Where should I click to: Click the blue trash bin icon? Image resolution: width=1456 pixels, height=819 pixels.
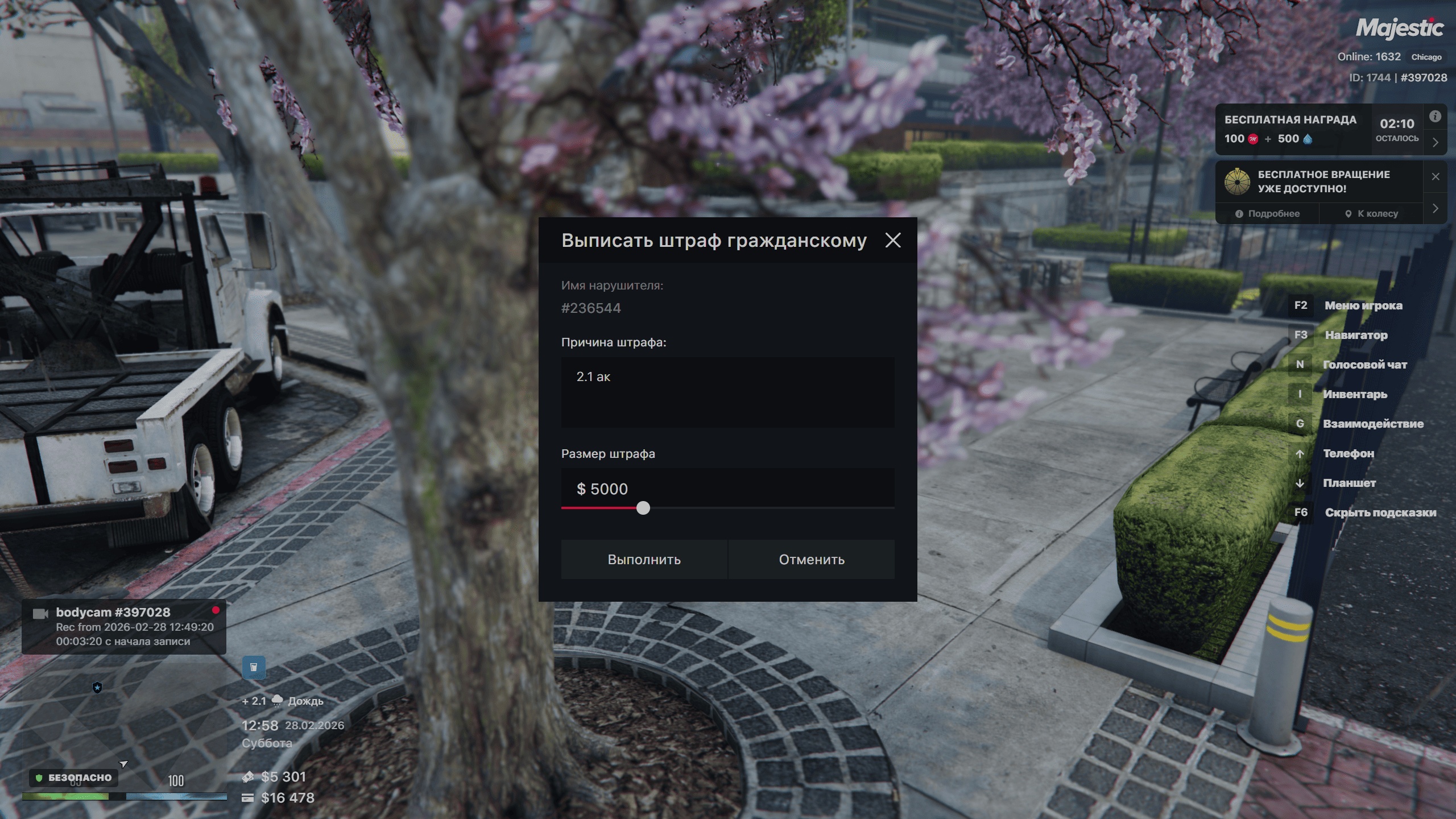[254, 667]
